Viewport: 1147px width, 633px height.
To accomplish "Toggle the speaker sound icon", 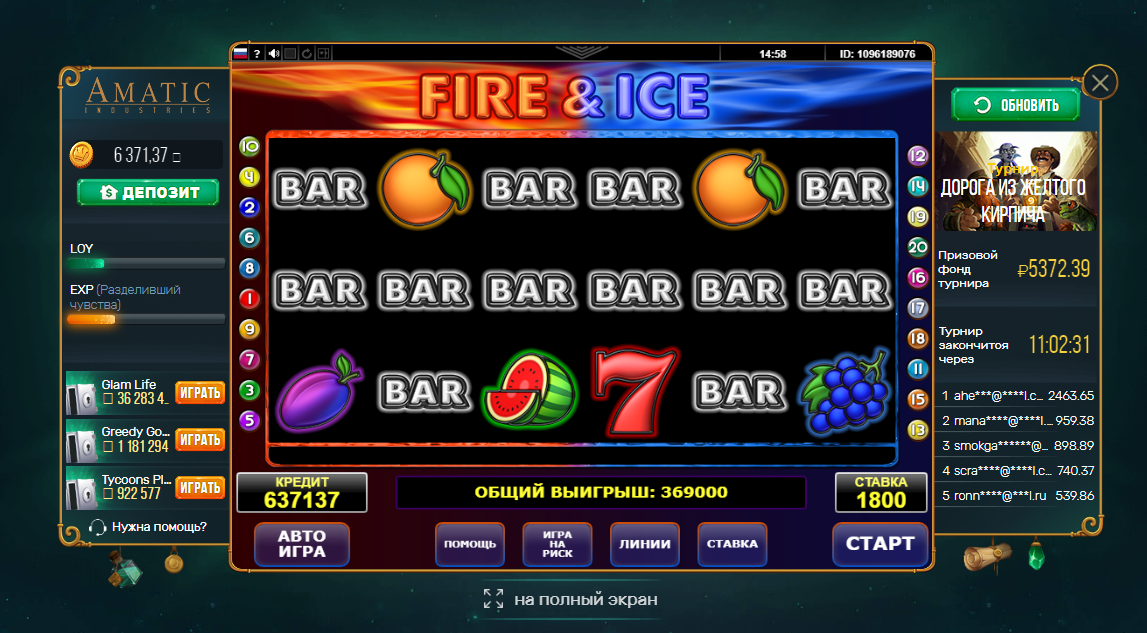I will (x=274, y=54).
